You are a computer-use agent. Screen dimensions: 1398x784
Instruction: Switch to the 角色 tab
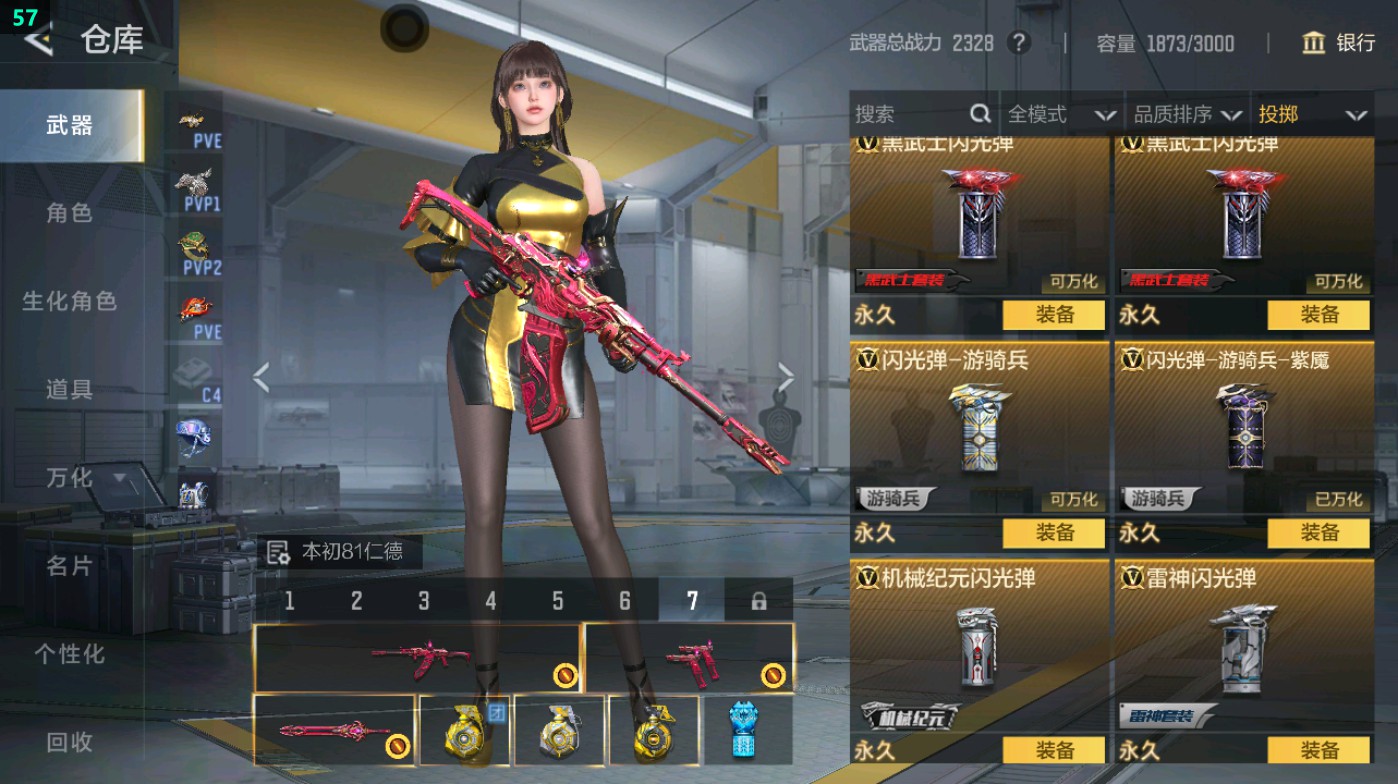pyautogui.click(x=69, y=213)
